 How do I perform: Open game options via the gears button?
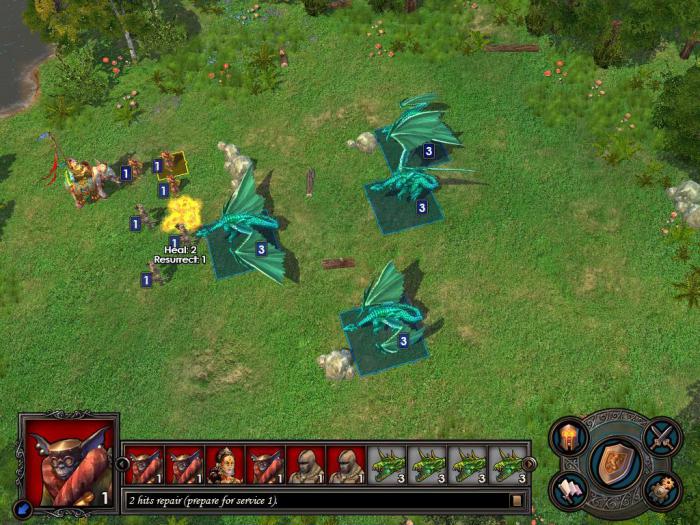[662, 490]
